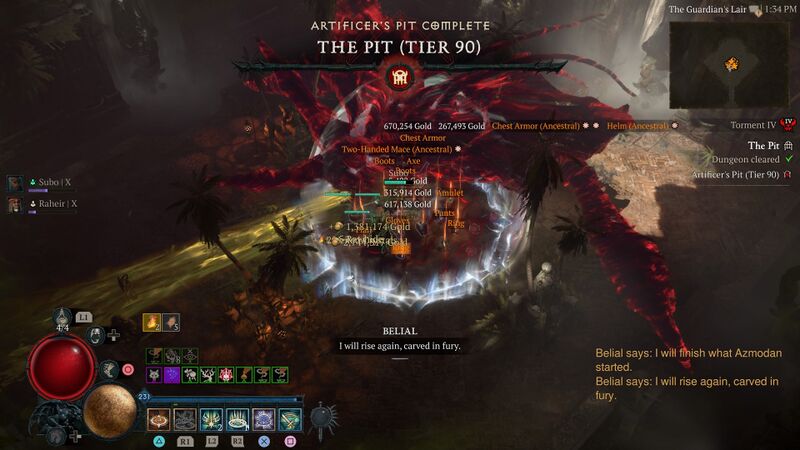The height and width of the screenshot is (450, 800).
Task: Select party member Raheir's portrait
Action: tap(15, 204)
